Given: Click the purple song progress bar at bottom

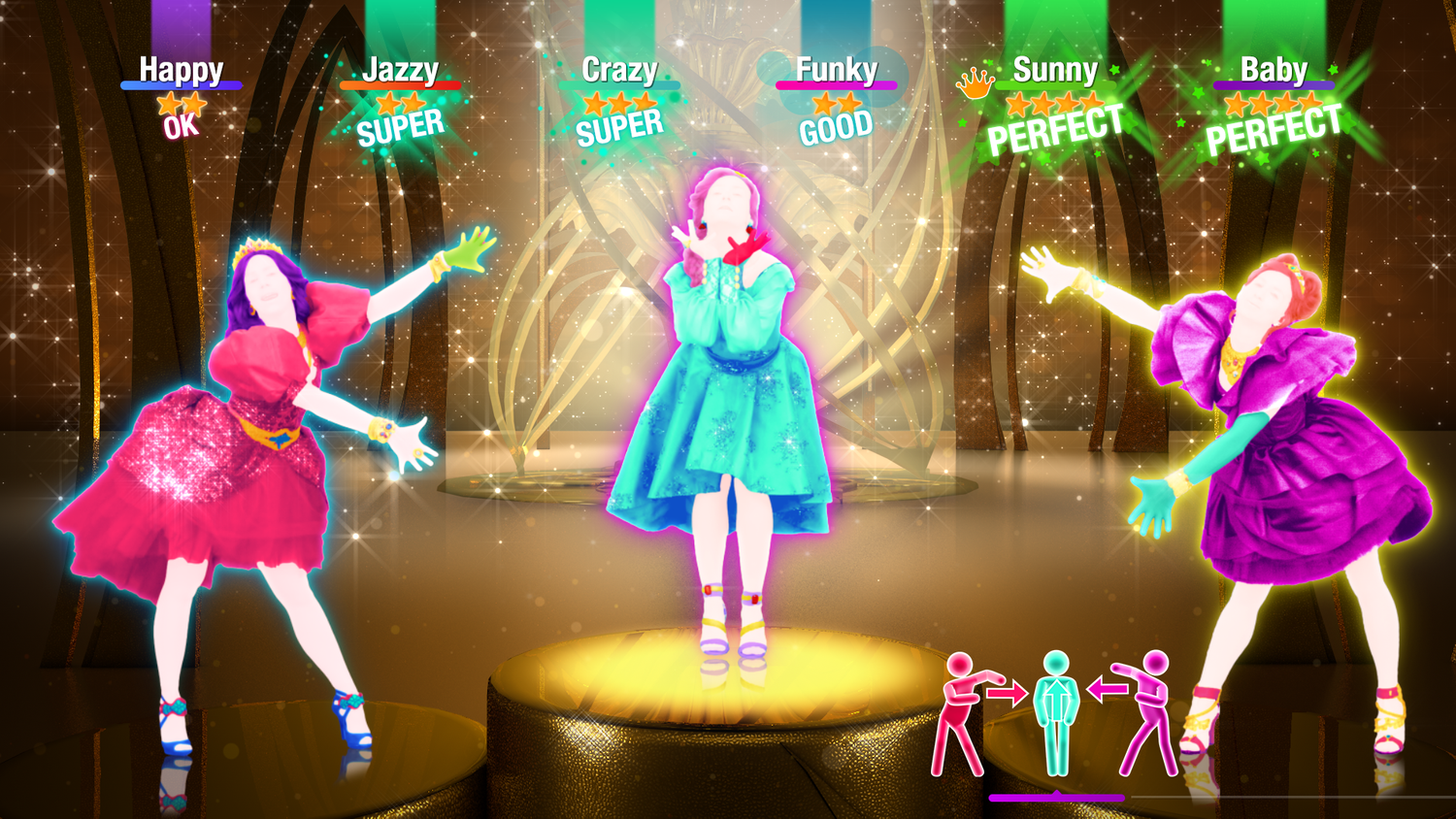Looking at the screenshot, I should 1056,797.
